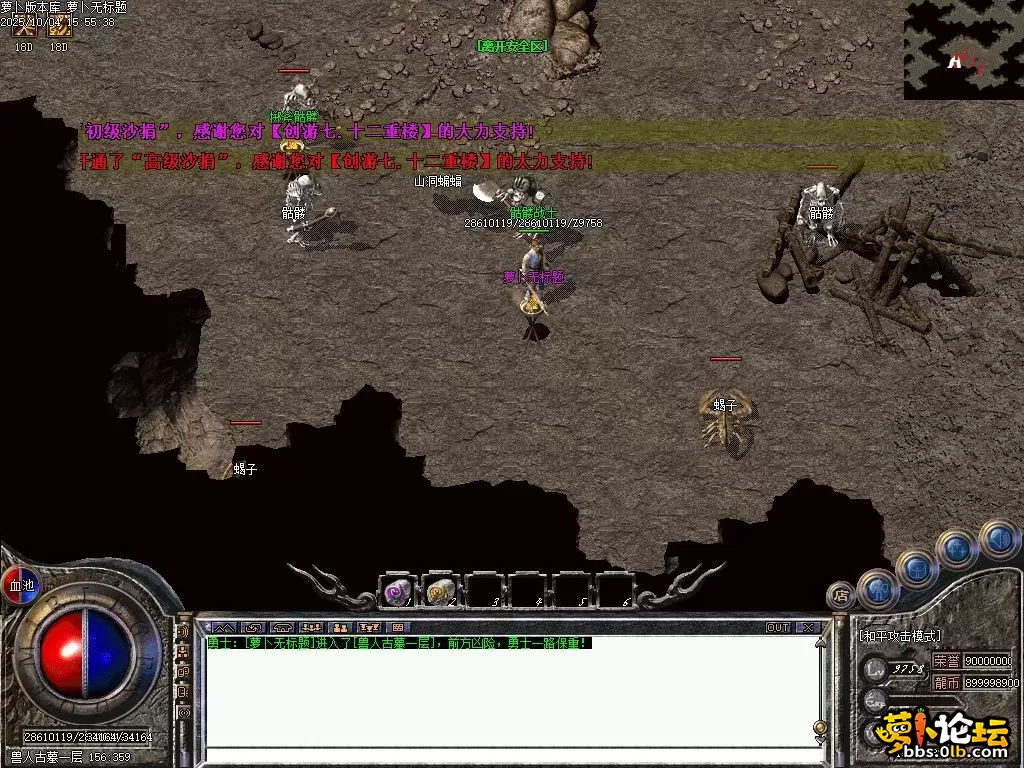This screenshot has width=1024, height=768.
Task: Open the 血池 blood pool button
Action: point(21,585)
